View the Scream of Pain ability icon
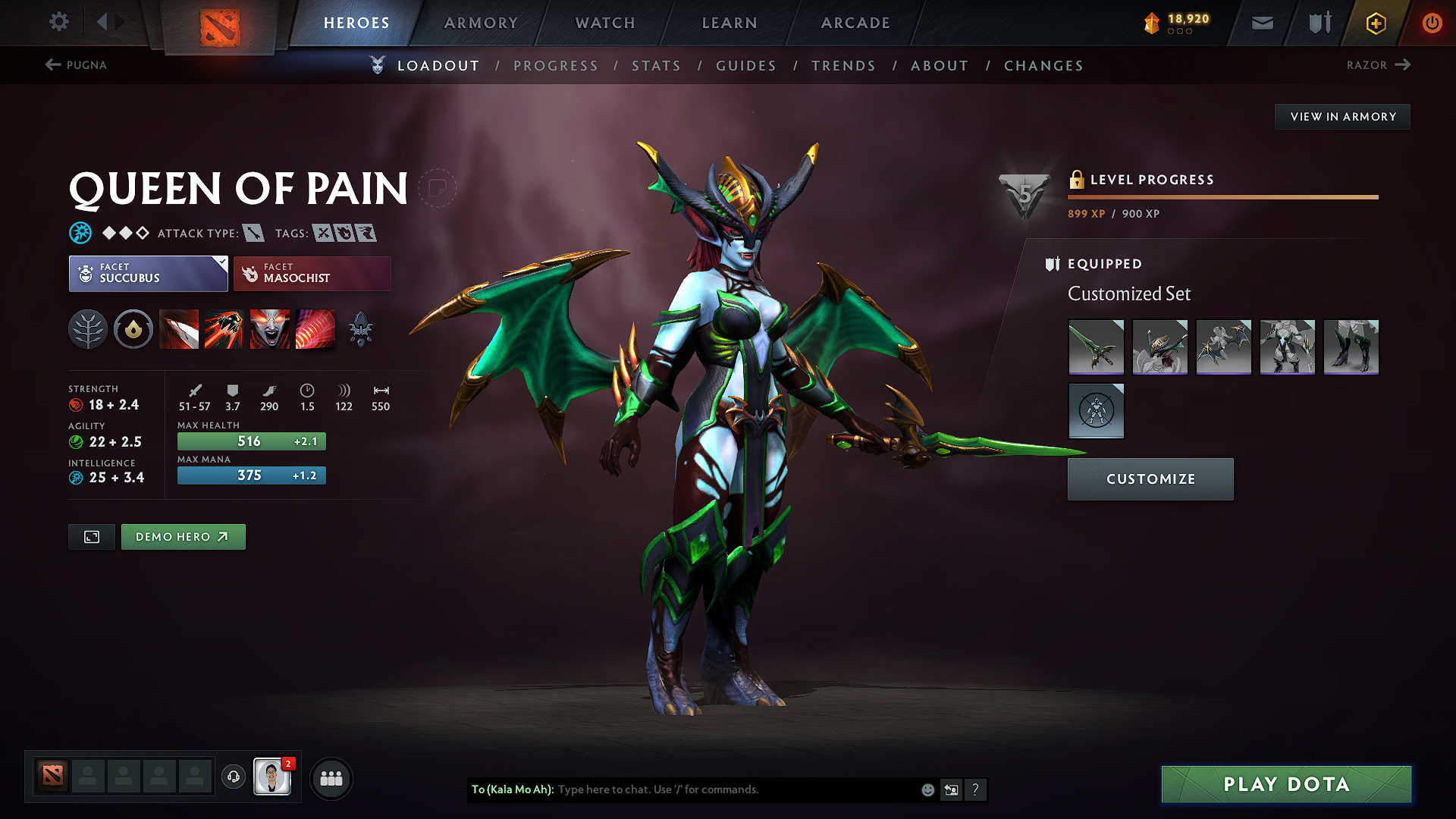This screenshot has width=1456, height=819. click(x=270, y=329)
